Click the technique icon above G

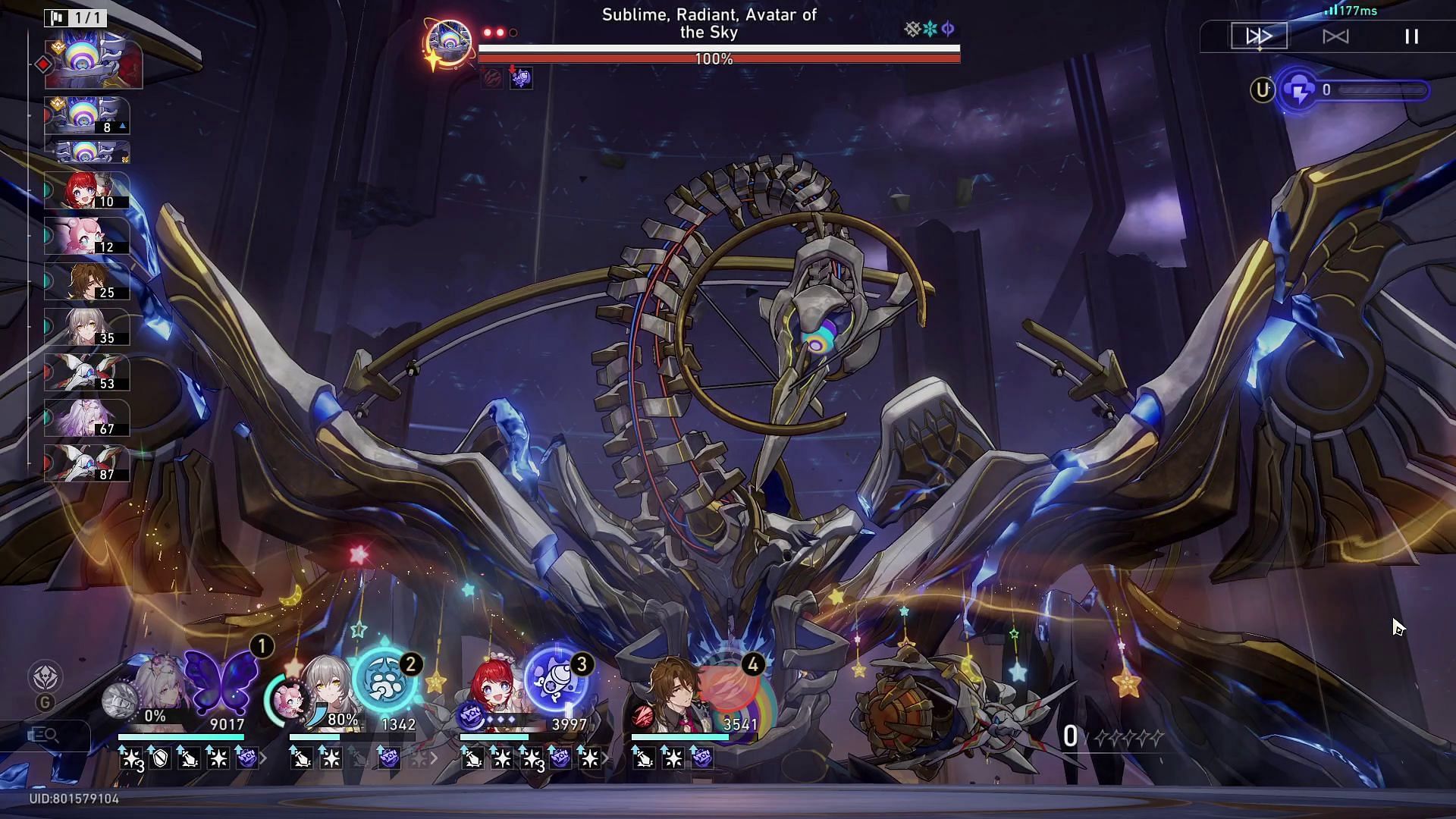(x=45, y=676)
